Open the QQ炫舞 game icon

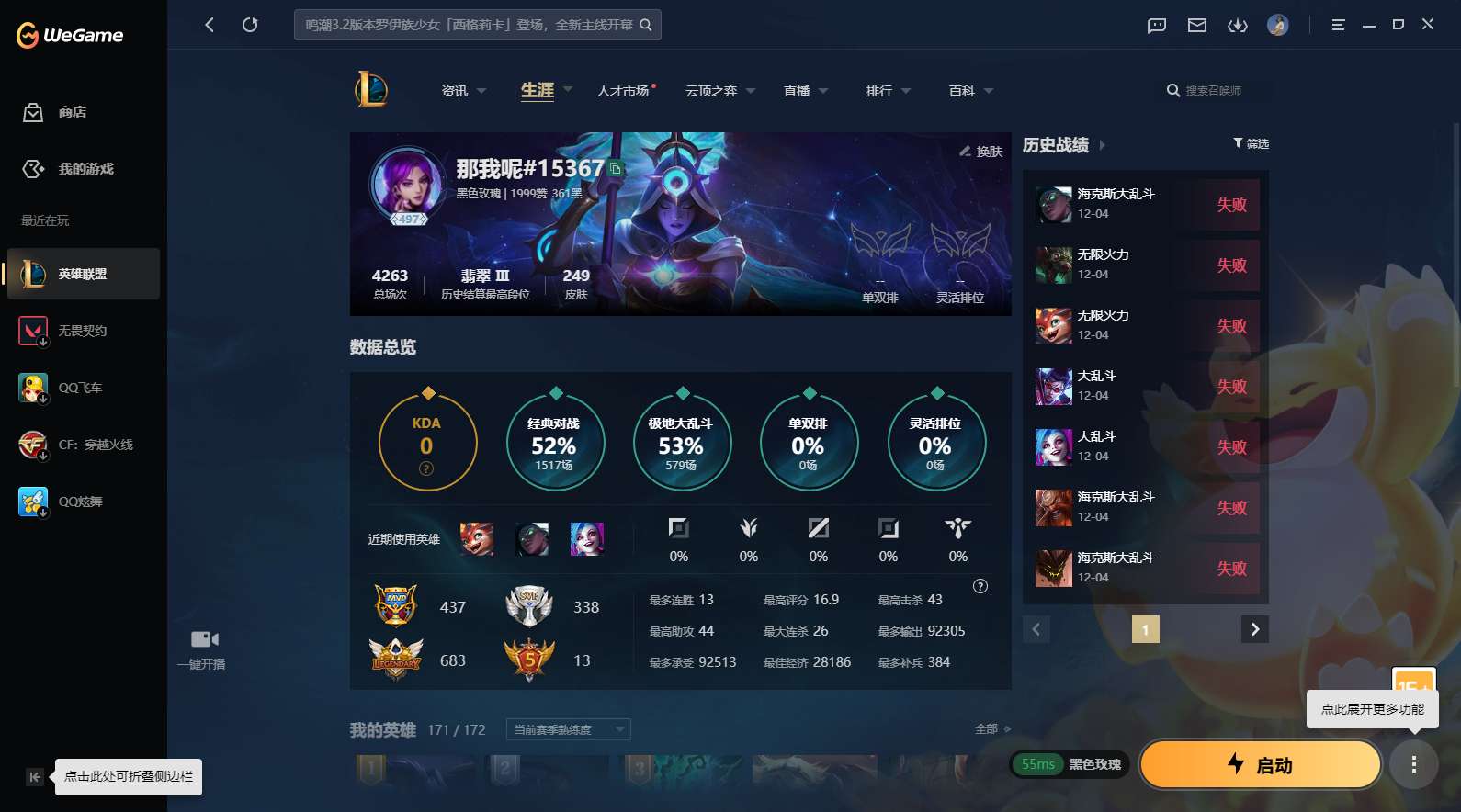click(34, 502)
